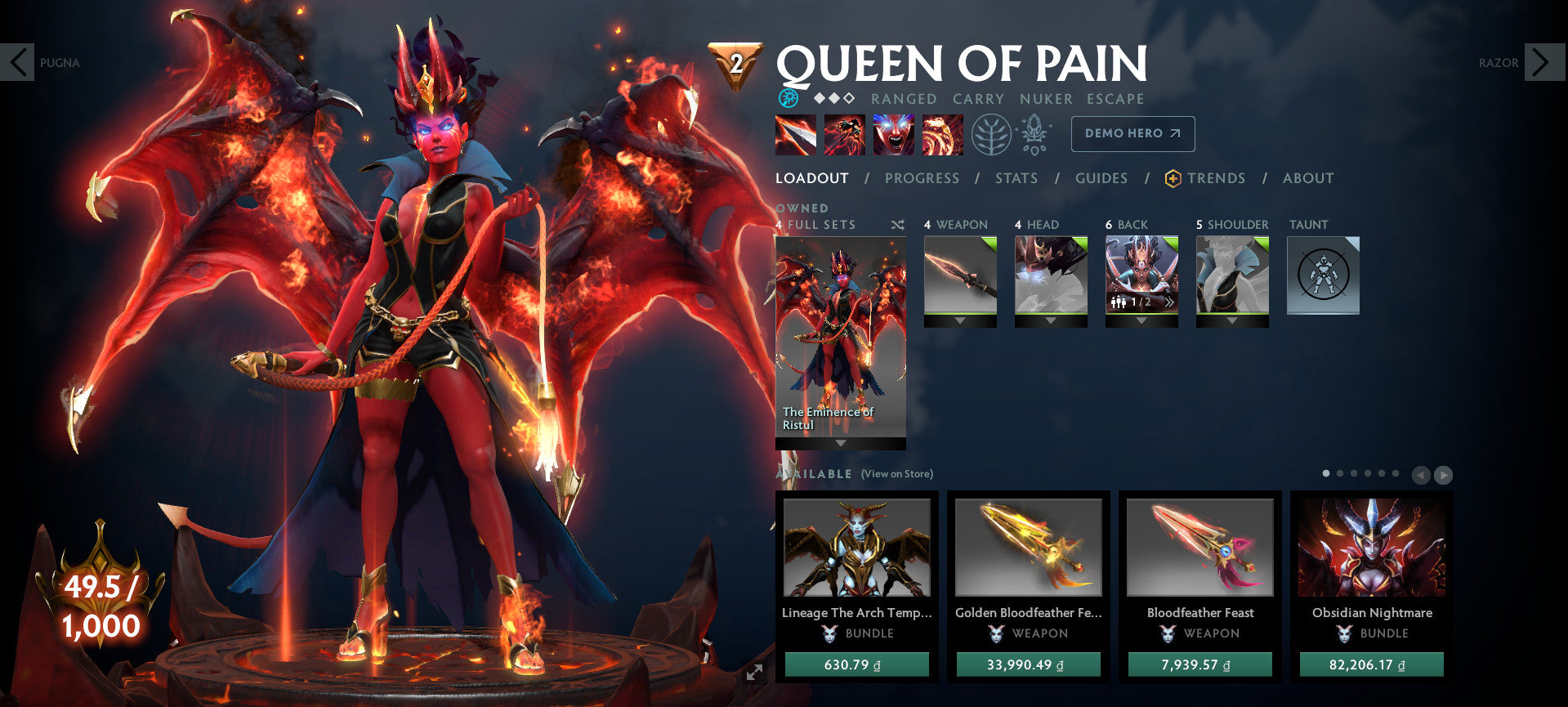
Task: Click the DEMO HERO button
Action: pos(1132,133)
